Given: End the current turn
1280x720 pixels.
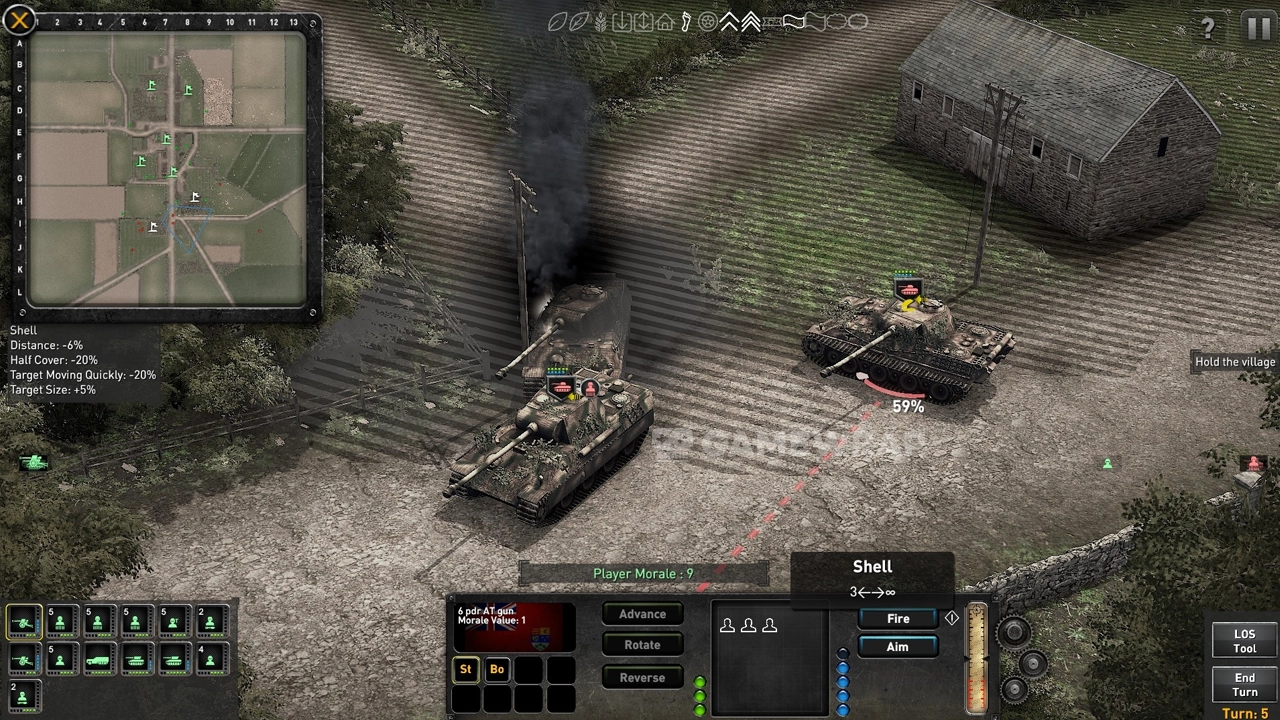Looking at the screenshot, I should tap(1244, 685).
